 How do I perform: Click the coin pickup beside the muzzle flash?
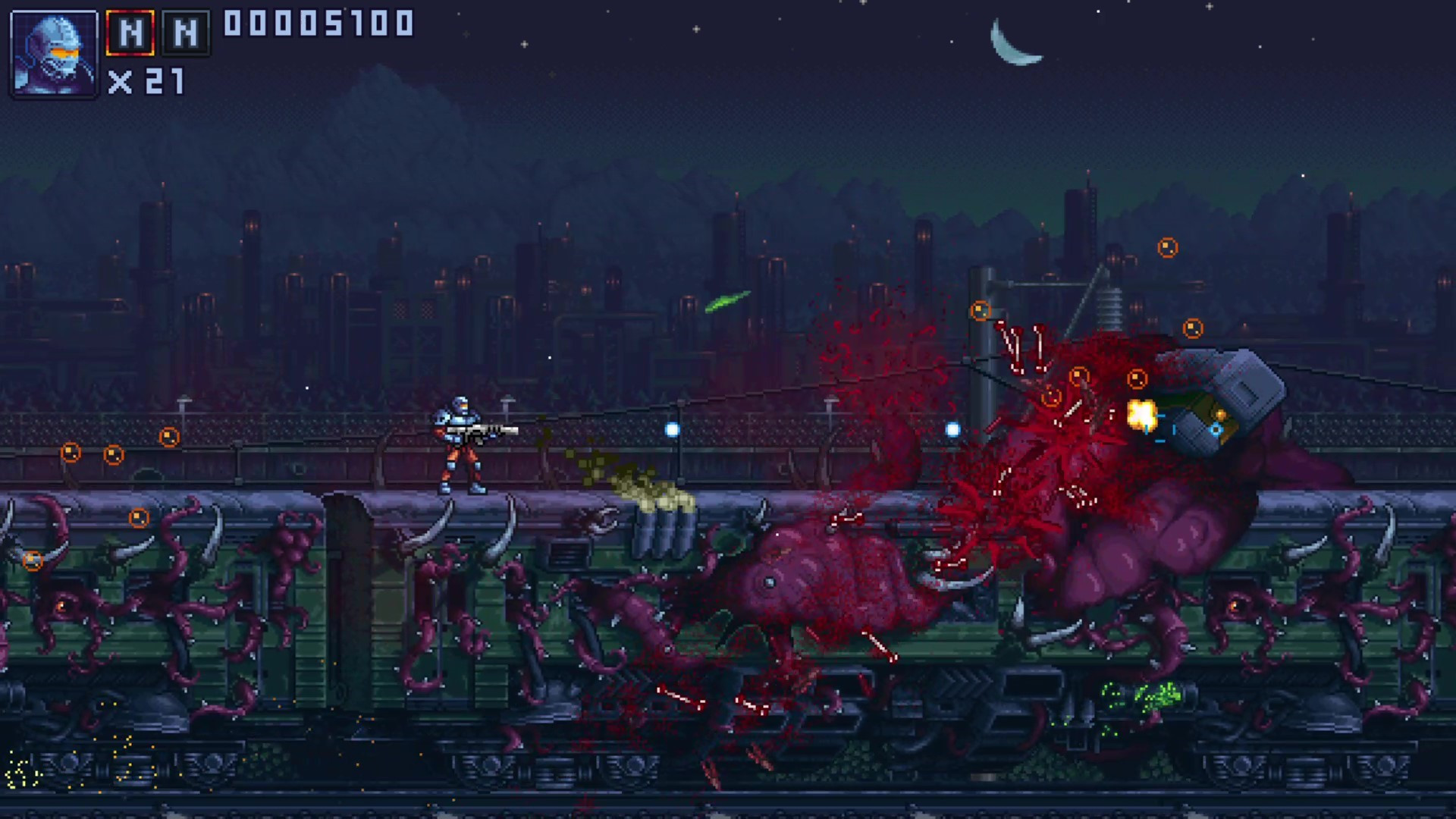(1138, 378)
